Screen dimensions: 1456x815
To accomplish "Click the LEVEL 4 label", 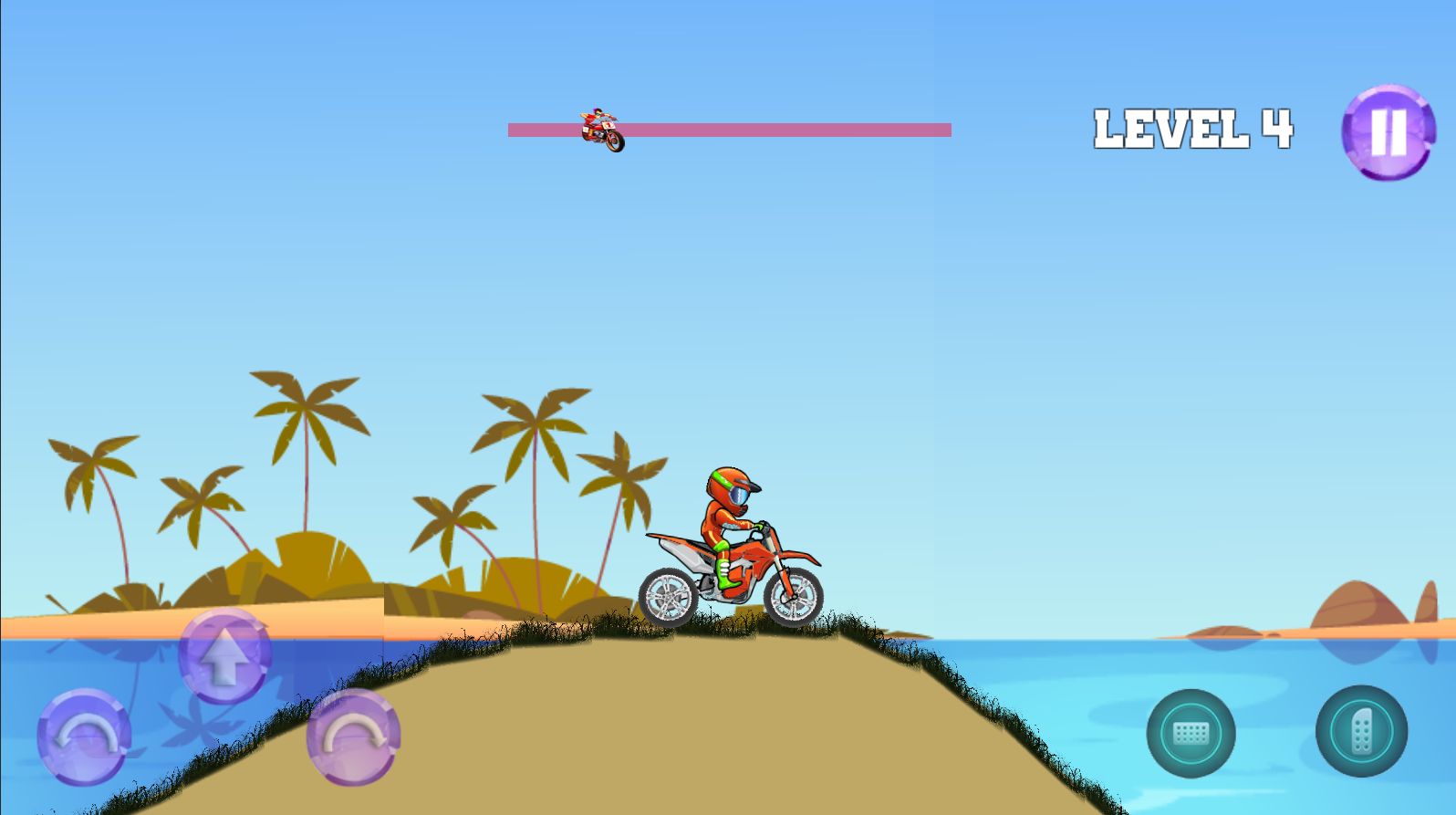I will coord(1193,128).
